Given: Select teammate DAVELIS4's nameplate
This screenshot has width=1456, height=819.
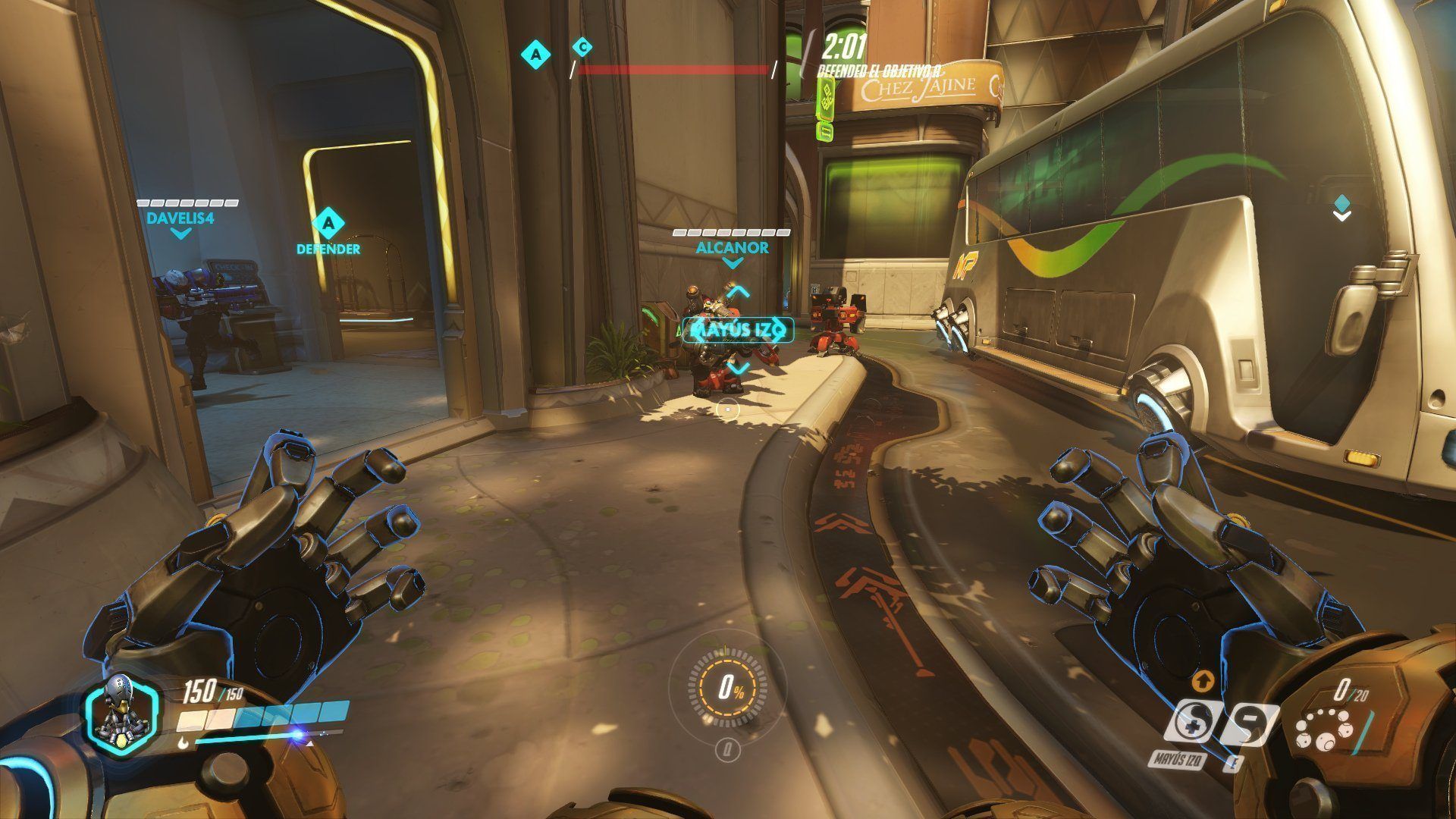Looking at the screenshot, I should (x=180, y=217).
